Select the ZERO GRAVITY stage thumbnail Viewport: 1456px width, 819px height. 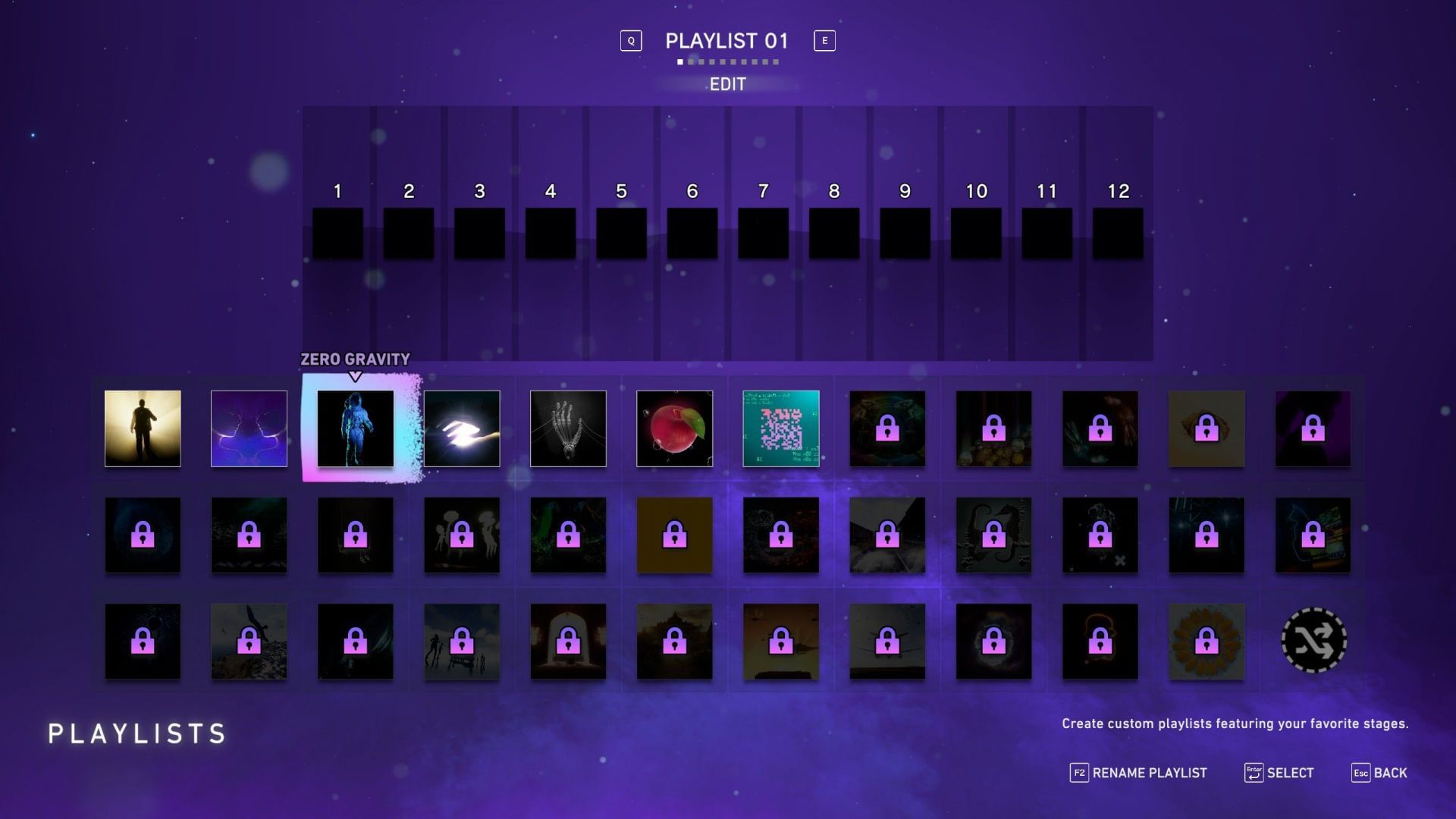pyautogui.click(x=354, y=428)
